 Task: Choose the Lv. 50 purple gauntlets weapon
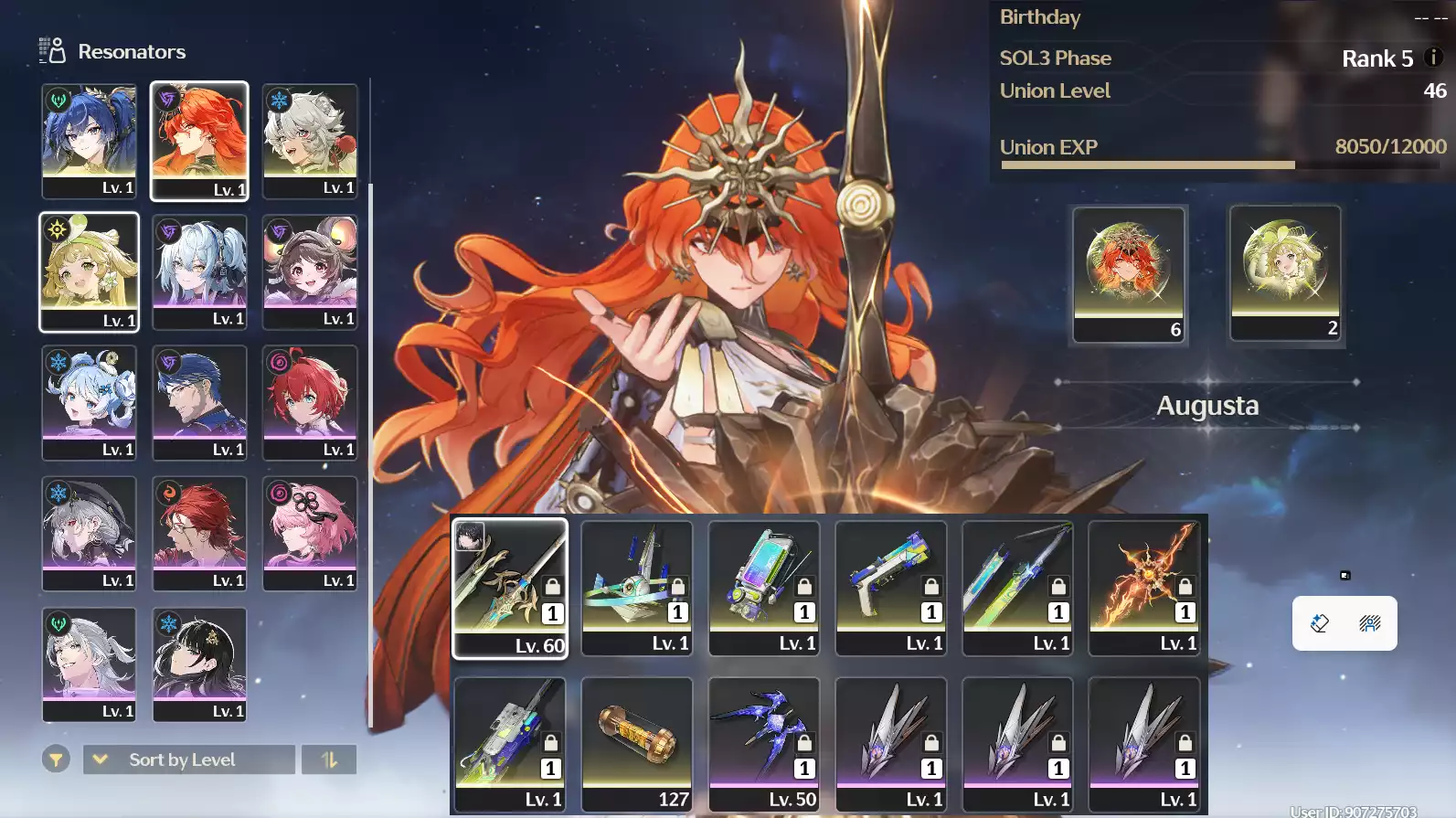click(x=764, y=744)
